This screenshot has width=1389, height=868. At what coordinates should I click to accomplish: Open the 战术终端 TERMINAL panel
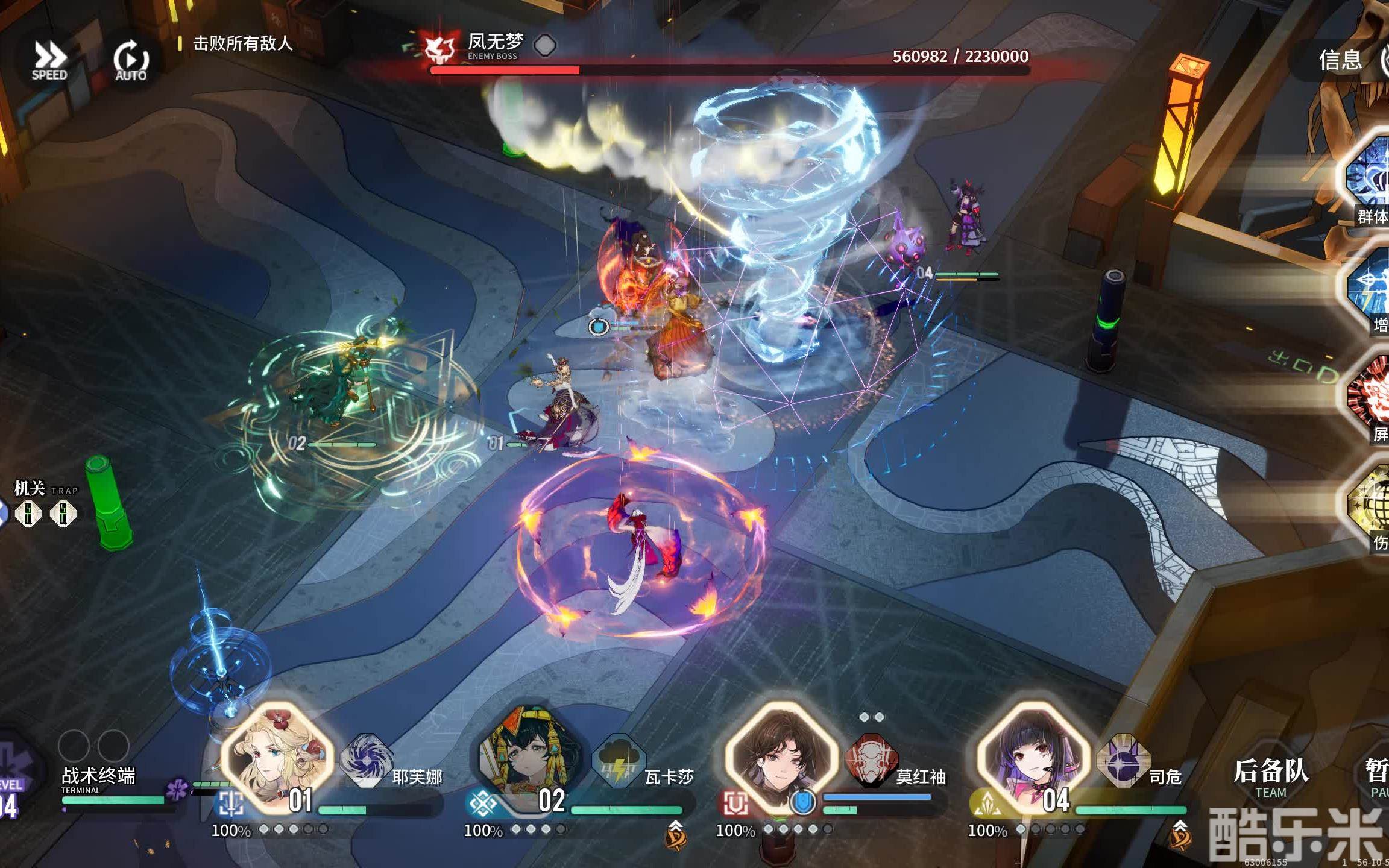pyautogui.click(x=99, y=781)
